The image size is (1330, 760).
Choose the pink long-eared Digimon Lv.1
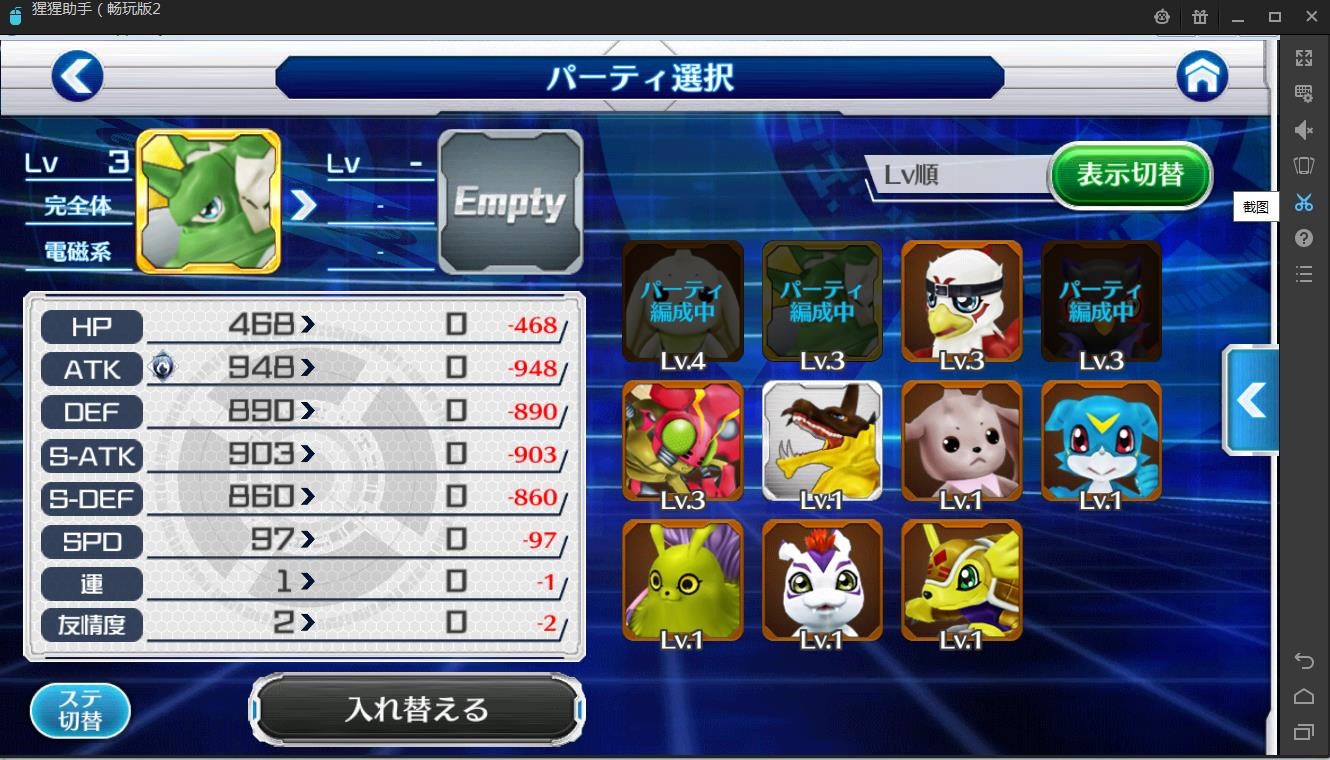pyautogui.click(x=961, y=441)
